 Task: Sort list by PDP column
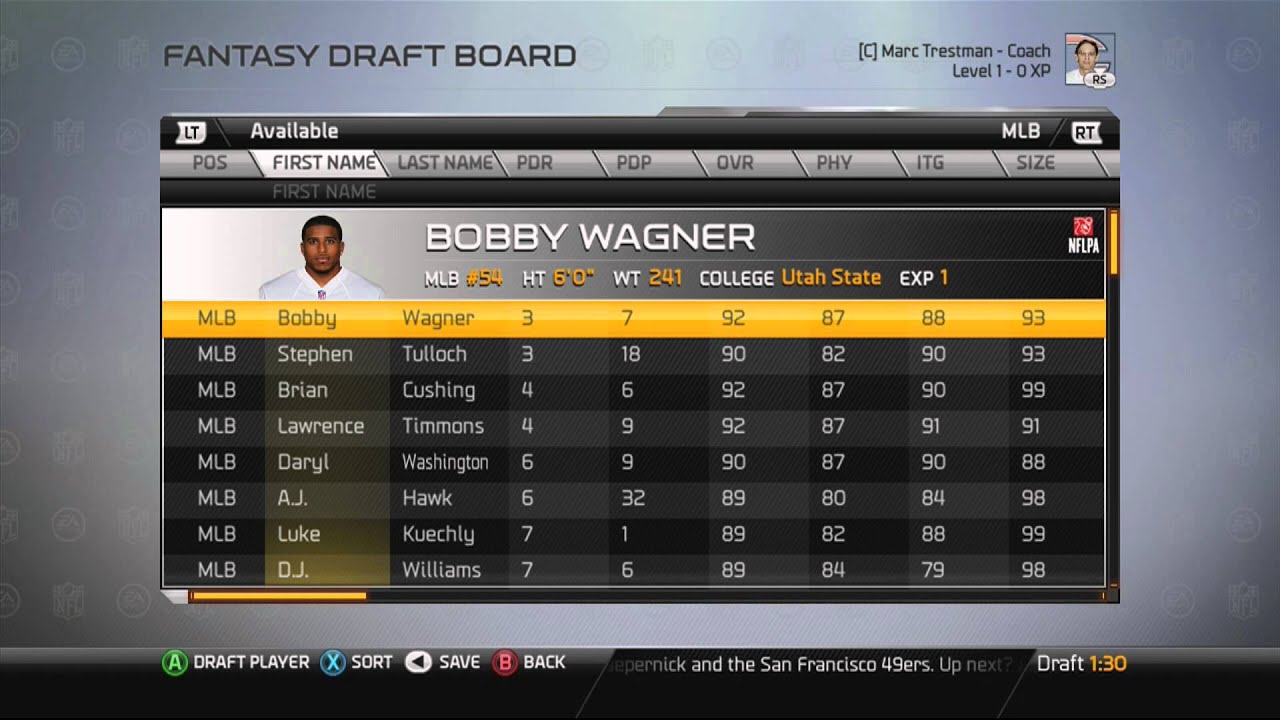point(634,163)
